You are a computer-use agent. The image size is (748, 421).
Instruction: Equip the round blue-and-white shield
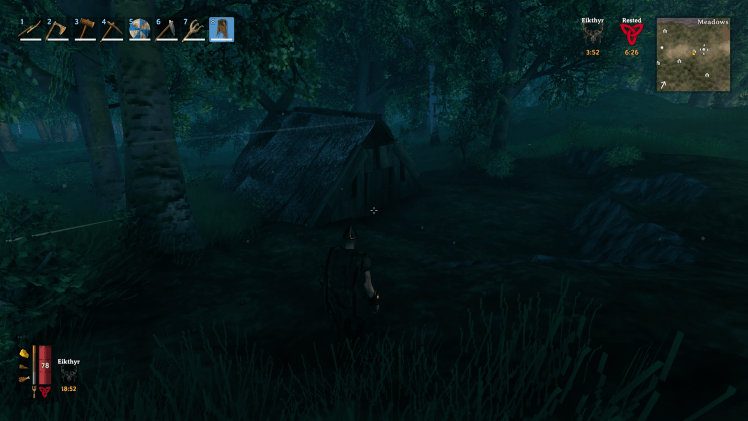139,29
